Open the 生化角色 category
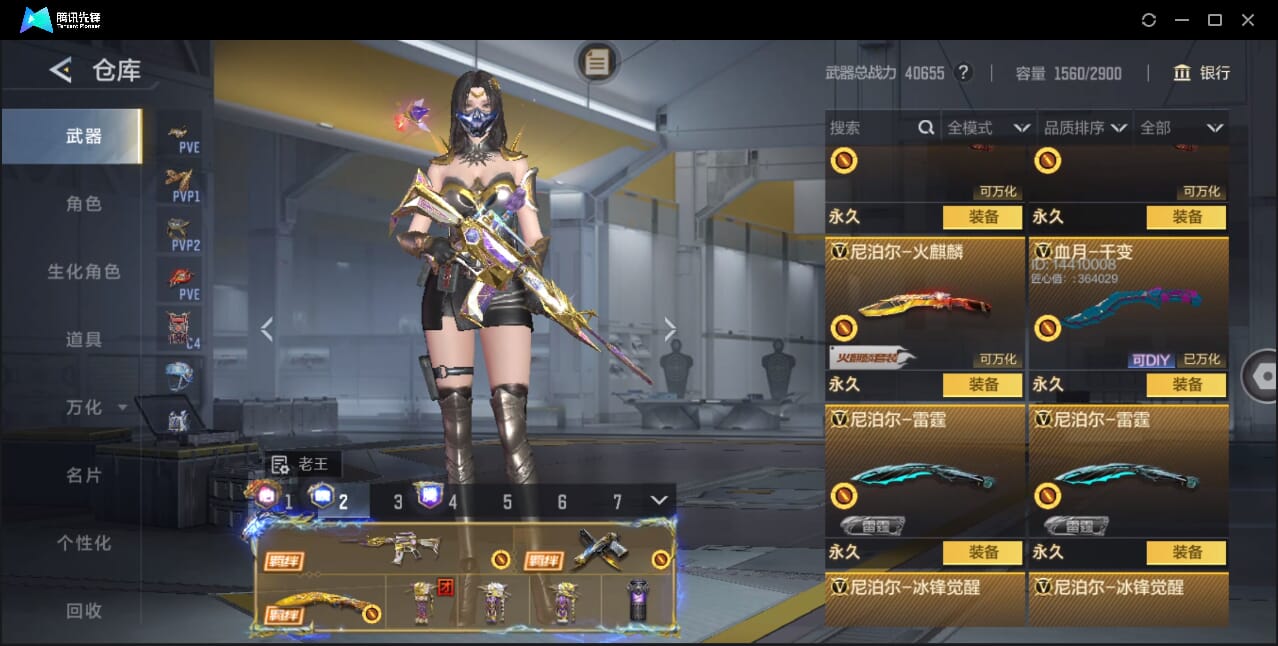Viewport: 1278px width, 646px height. 84,272
